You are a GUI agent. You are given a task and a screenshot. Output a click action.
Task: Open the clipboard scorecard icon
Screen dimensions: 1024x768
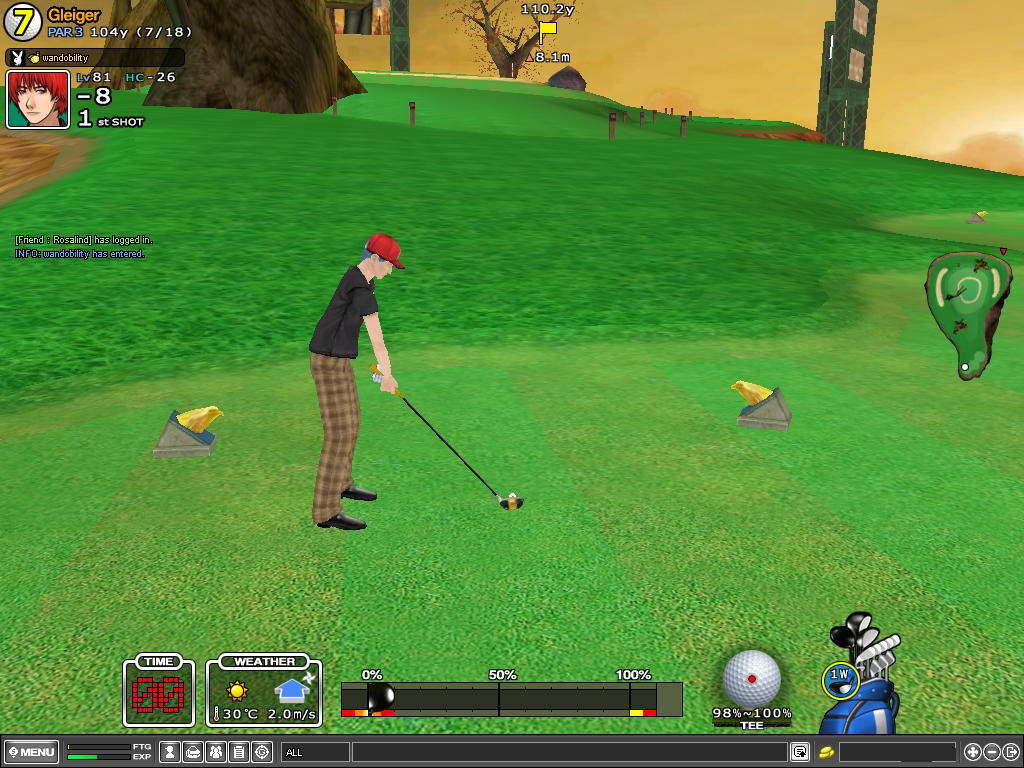[239, 752]
